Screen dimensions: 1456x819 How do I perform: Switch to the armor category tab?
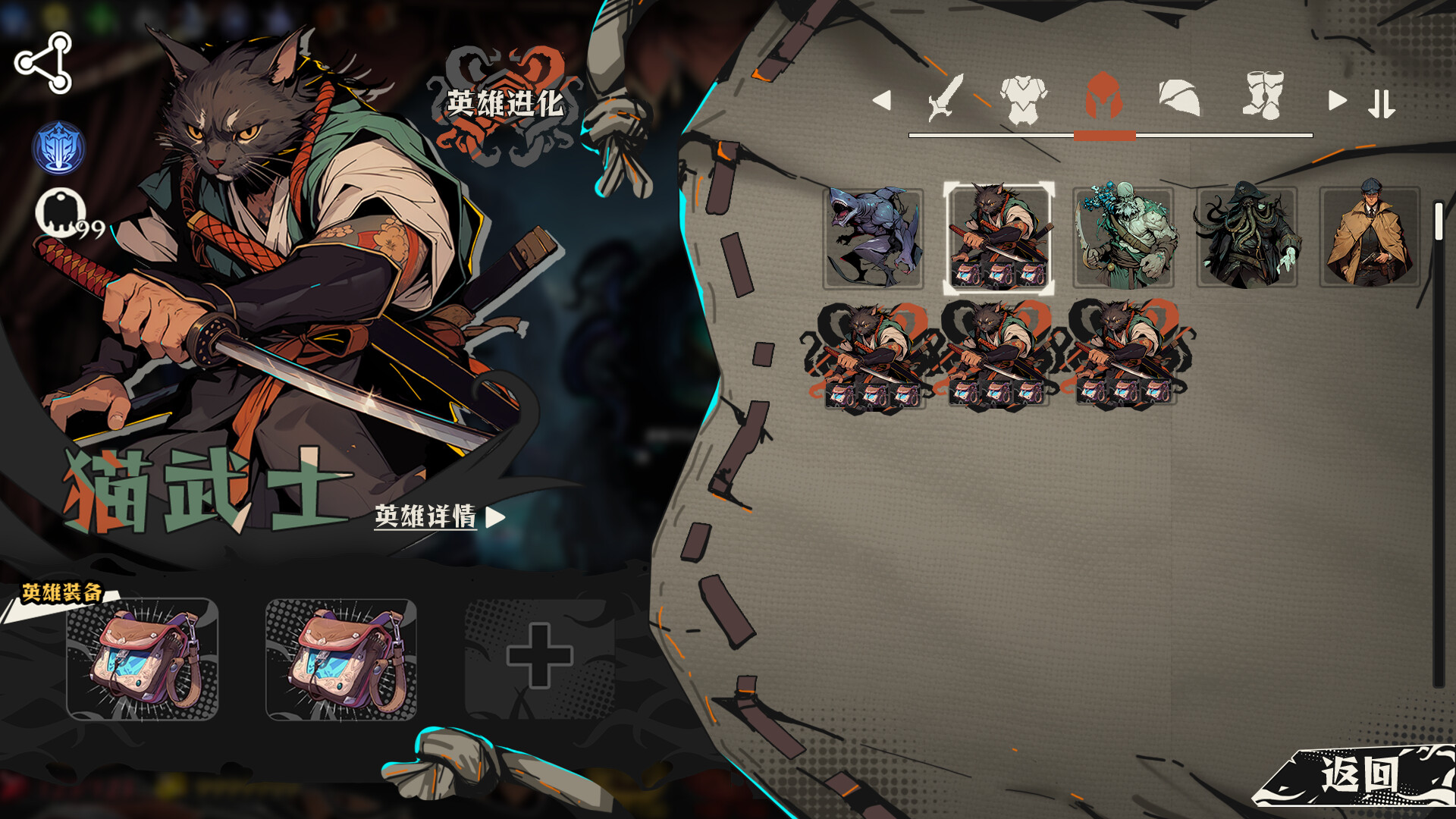pos(1024,99)
